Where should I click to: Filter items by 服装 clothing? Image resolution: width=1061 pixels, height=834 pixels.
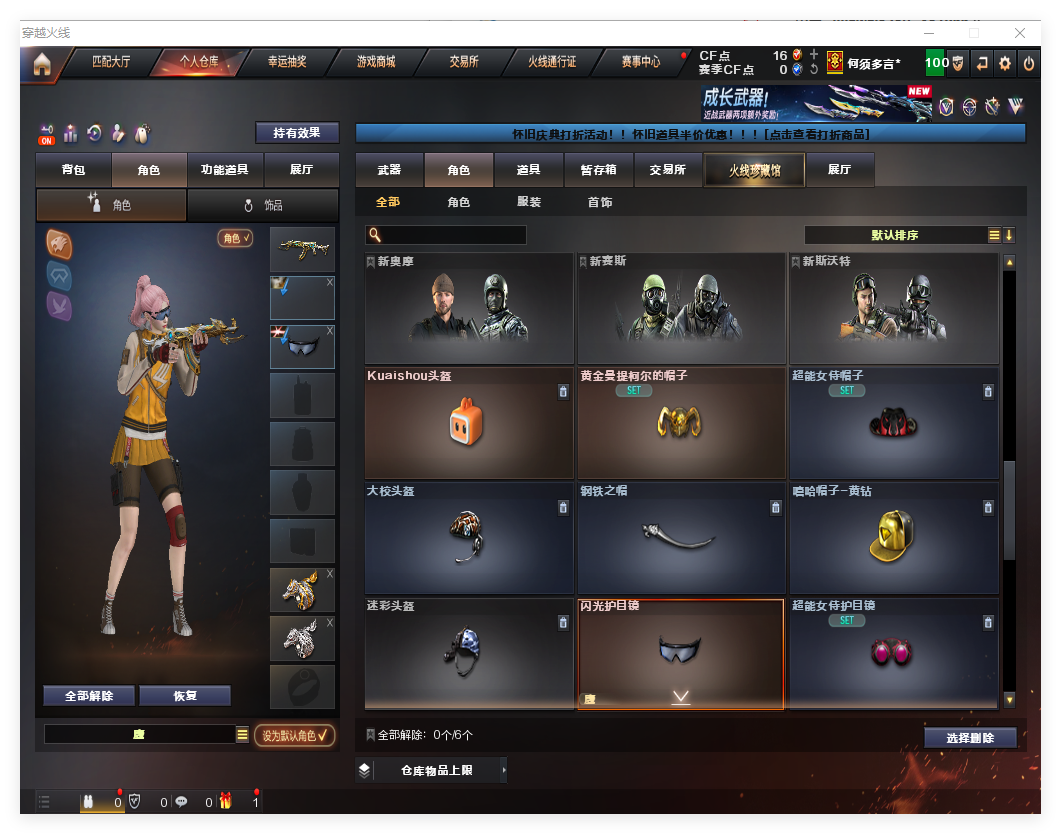point(529,202)
